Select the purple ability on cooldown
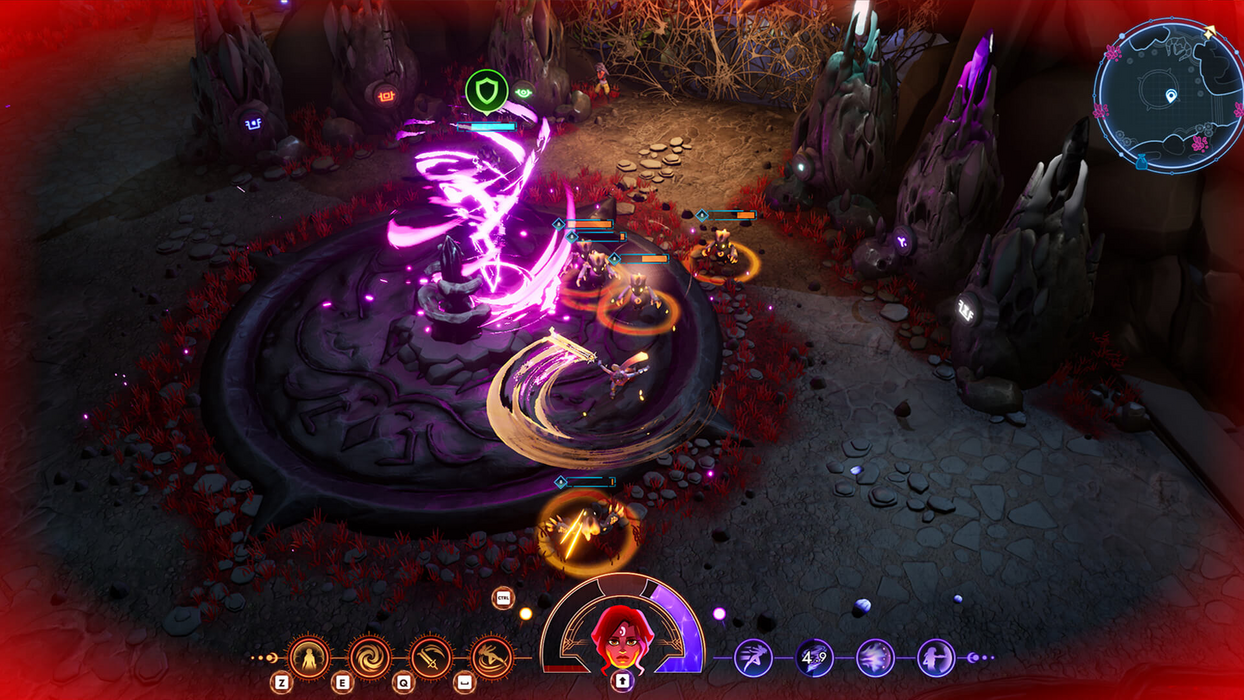 [814, 658]
